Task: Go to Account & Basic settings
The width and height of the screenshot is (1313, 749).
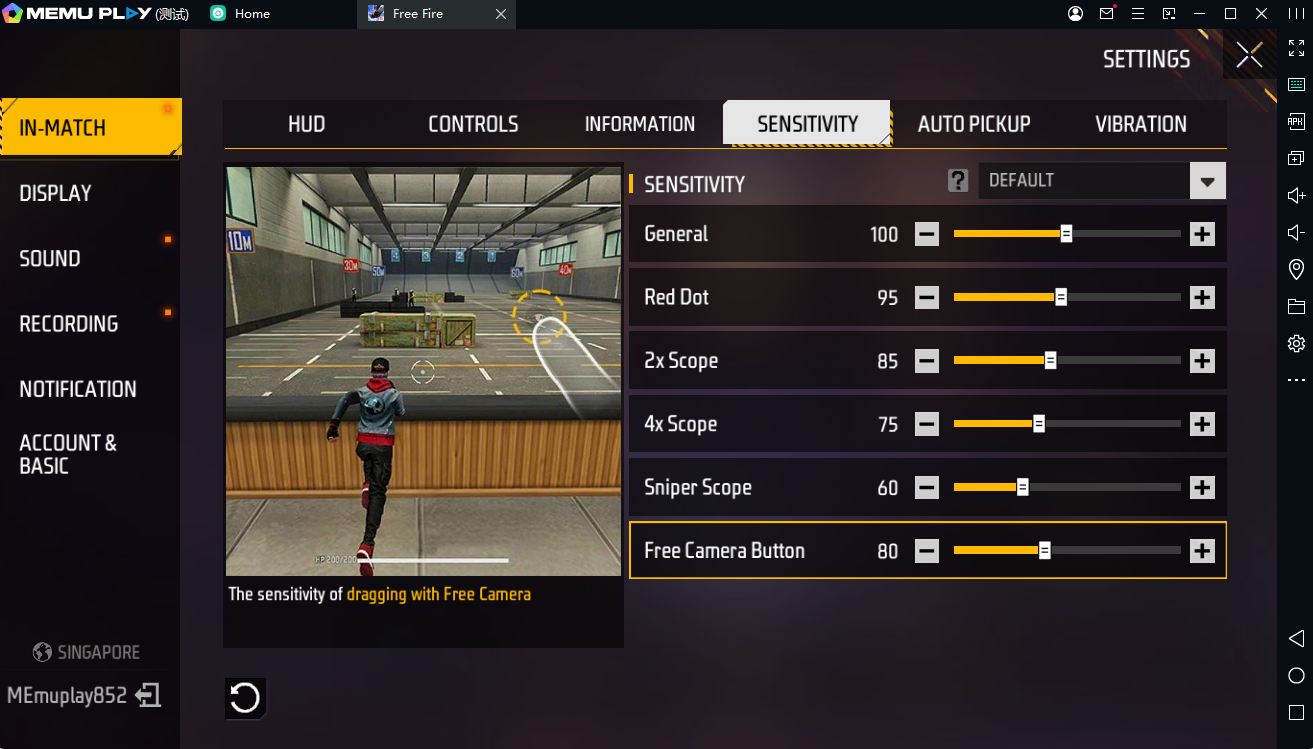Action: (68, 454)
